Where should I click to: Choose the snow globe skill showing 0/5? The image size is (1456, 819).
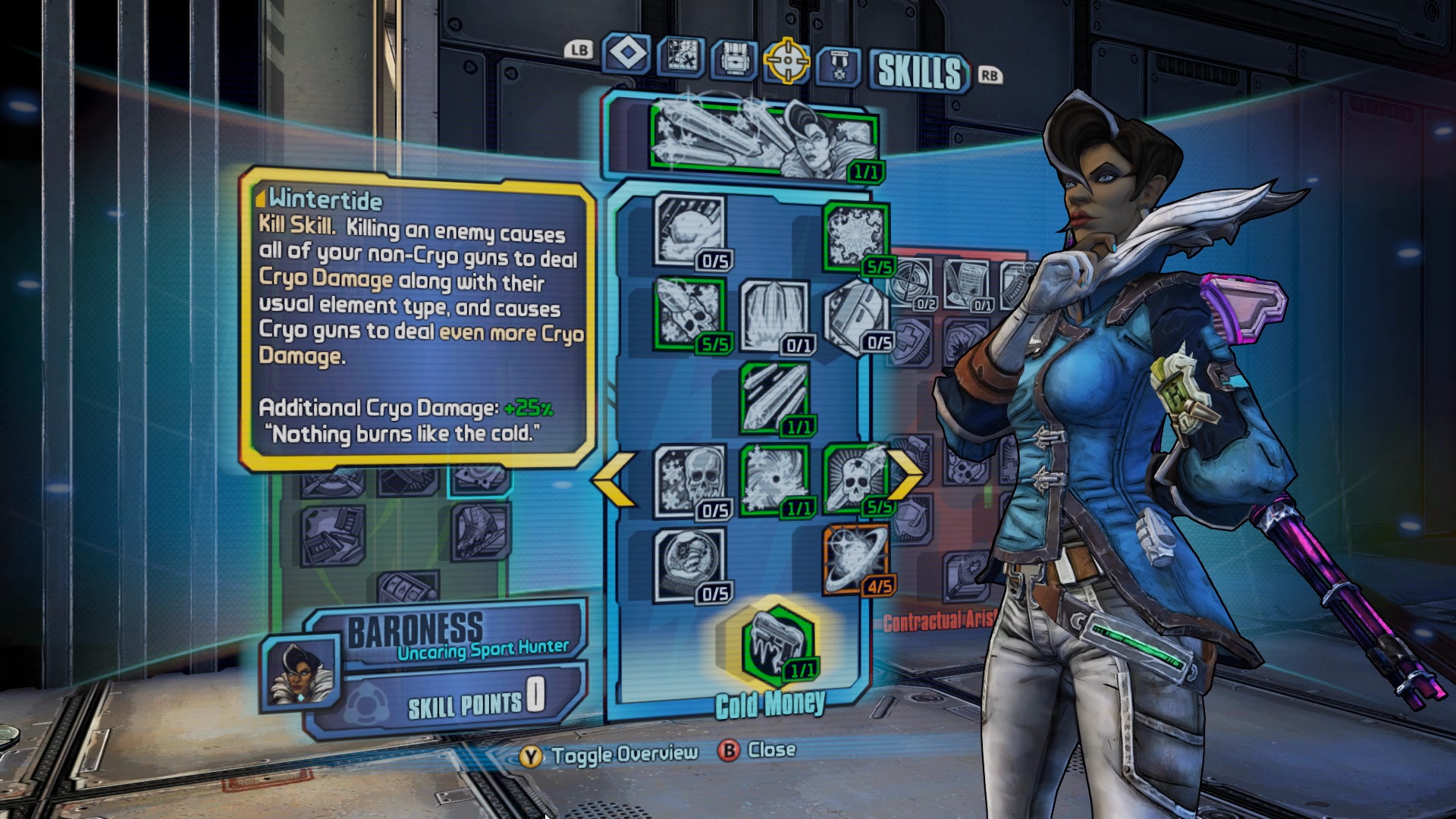point(689,563)
